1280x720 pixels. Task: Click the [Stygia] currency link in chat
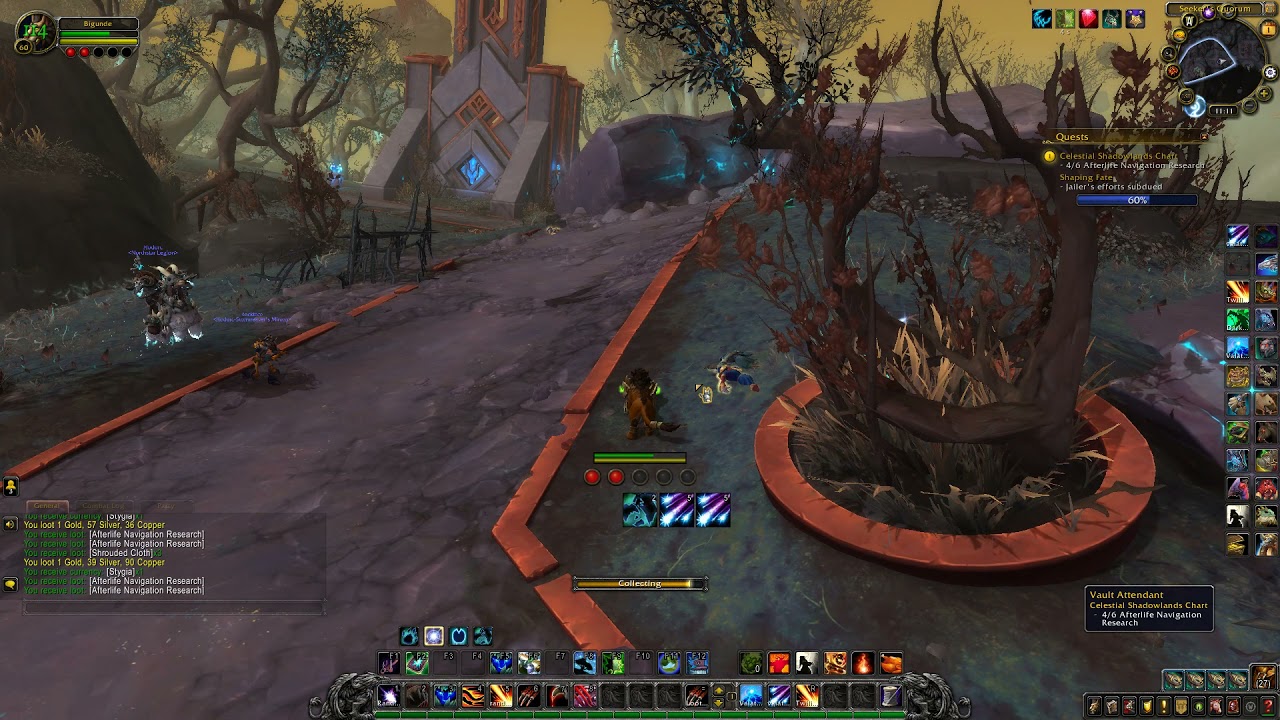point(120,572)
